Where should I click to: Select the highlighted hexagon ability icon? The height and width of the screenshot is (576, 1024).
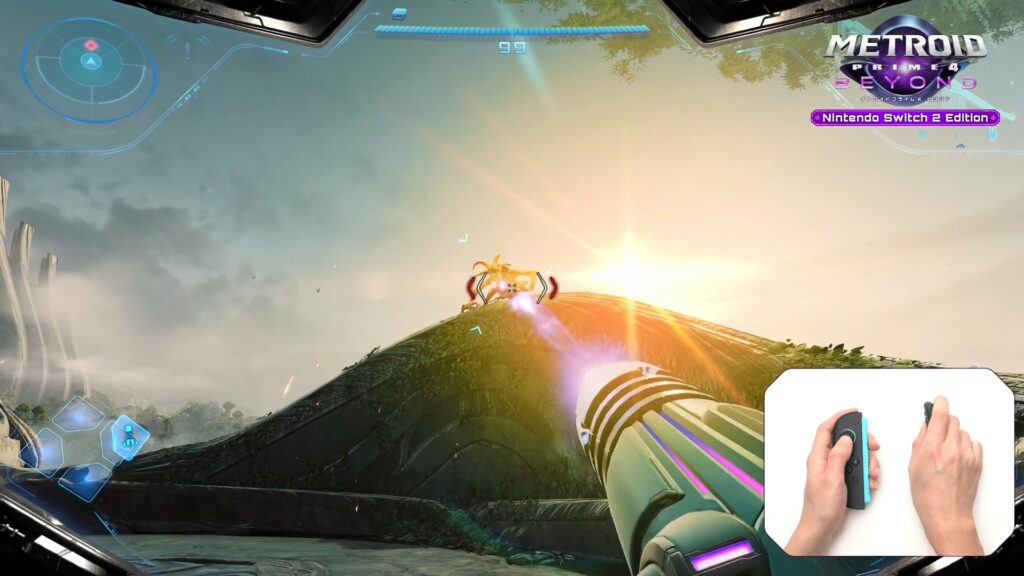[x=130, y=435]
